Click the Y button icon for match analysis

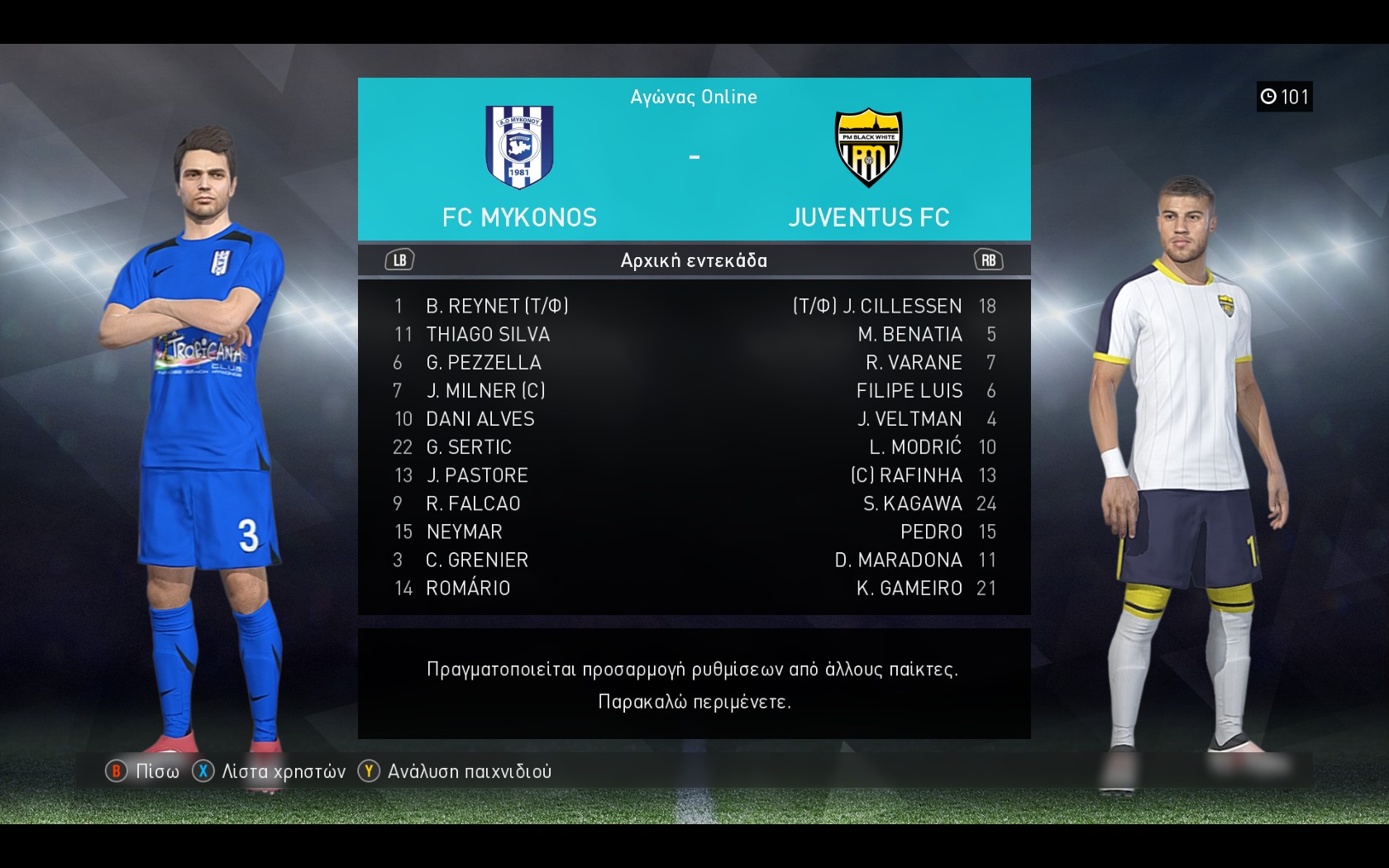(x=369, y=770)
